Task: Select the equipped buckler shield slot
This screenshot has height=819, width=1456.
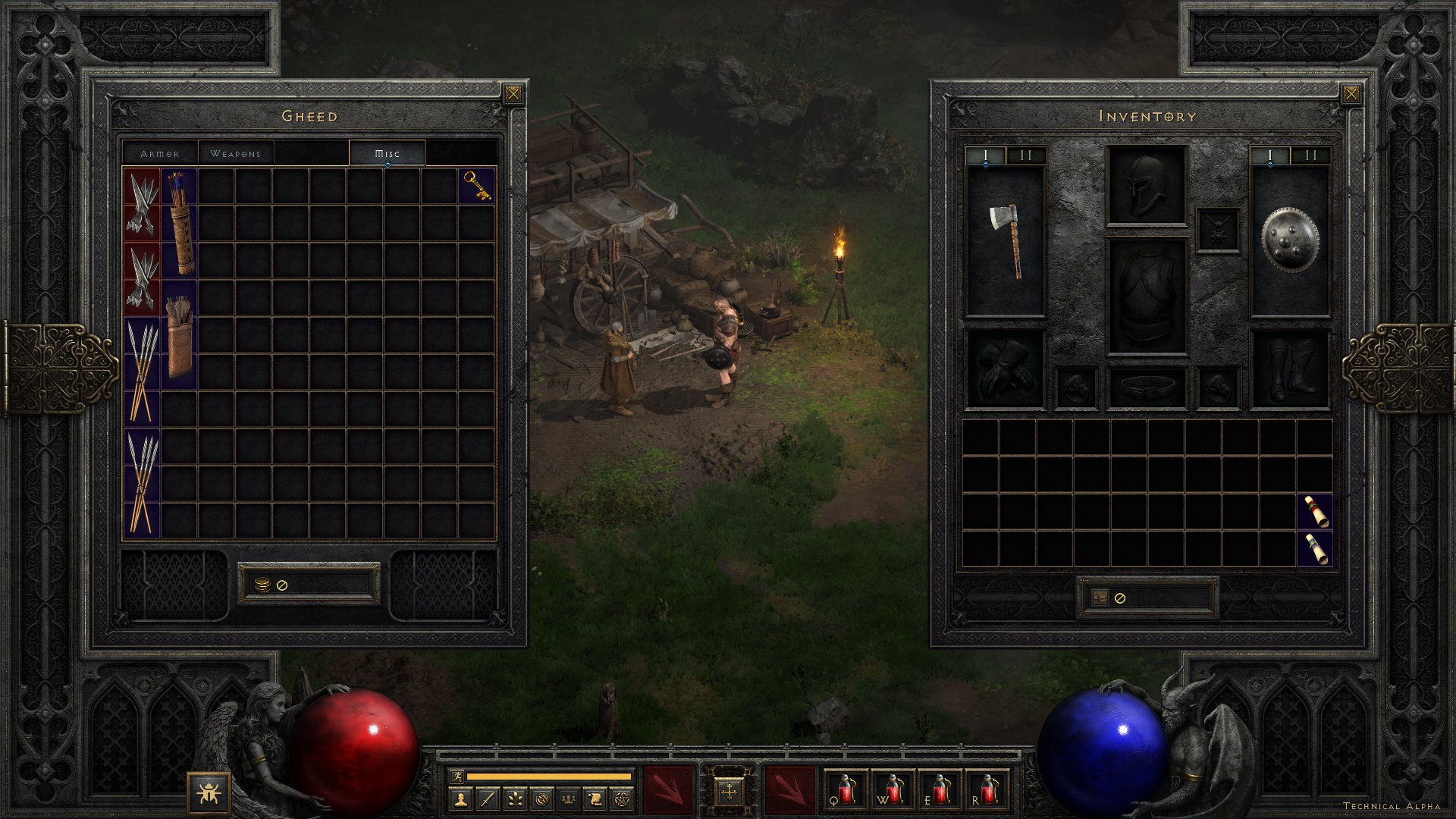Action: [1289, 240]
